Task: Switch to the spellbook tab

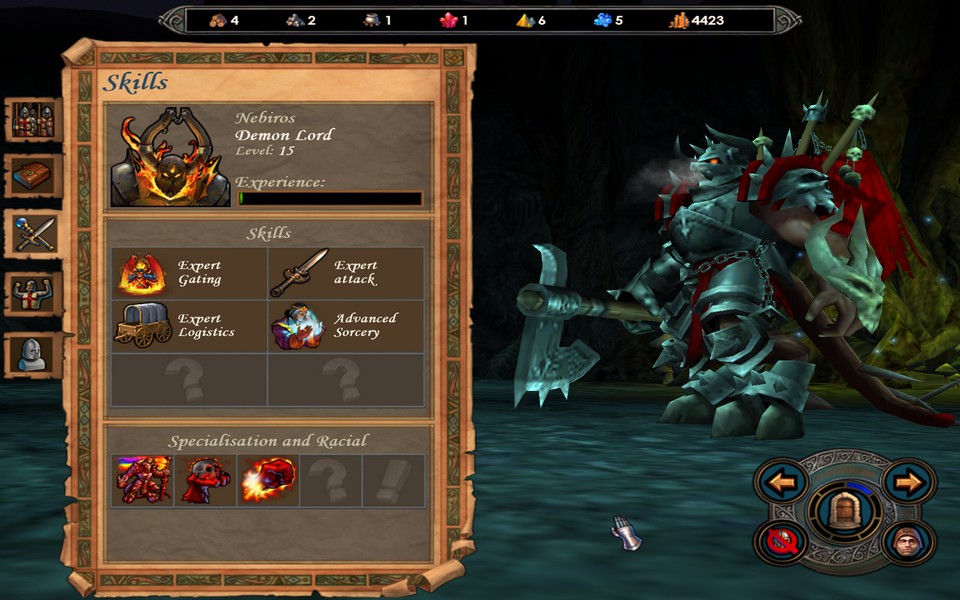Action: (33, 176)
